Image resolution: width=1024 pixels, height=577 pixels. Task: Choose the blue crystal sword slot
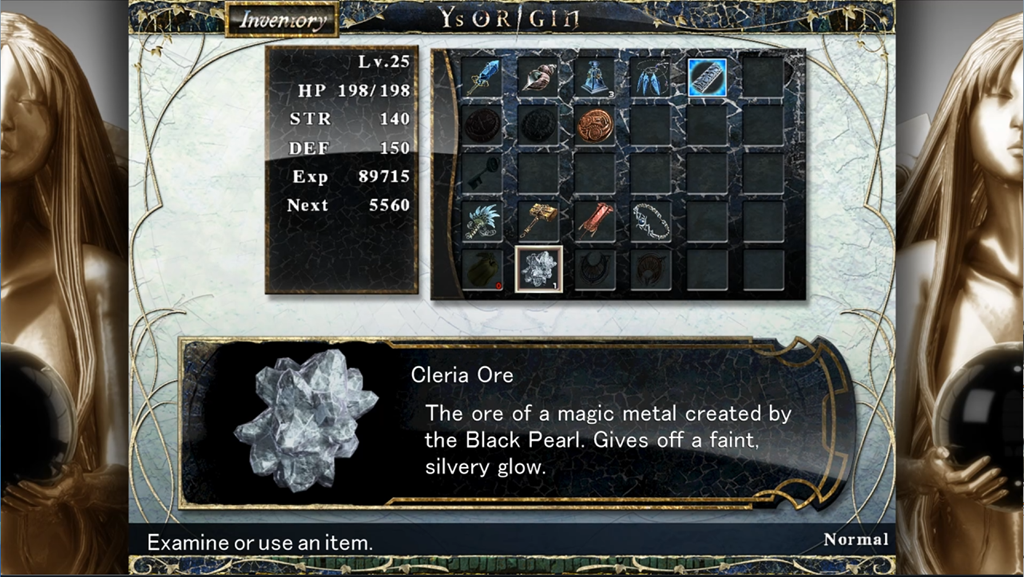[482, 77]
